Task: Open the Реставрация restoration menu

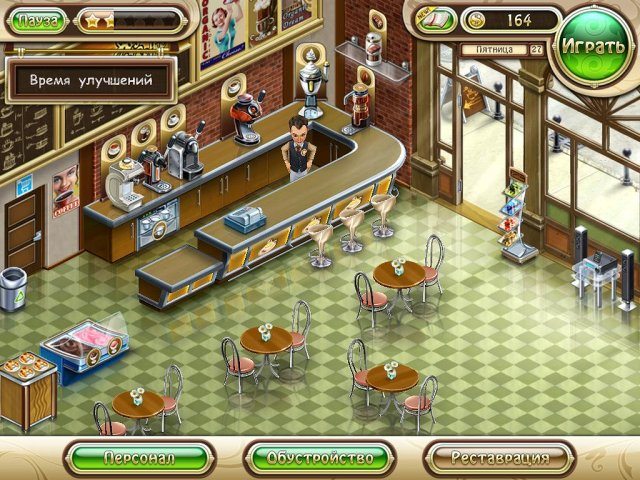Action: click(x=499, y=458)
